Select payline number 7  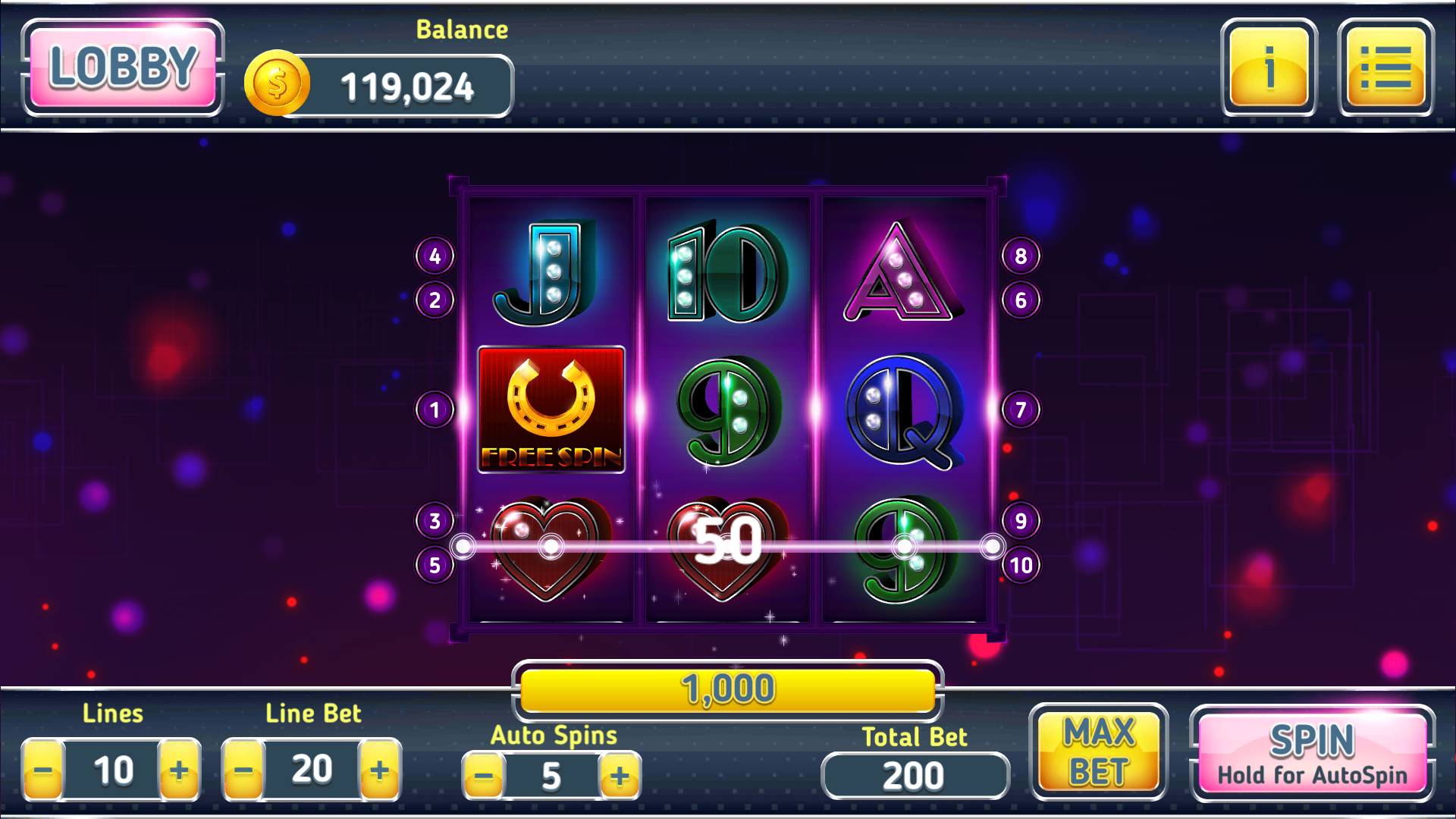[x=1021, y=409]
